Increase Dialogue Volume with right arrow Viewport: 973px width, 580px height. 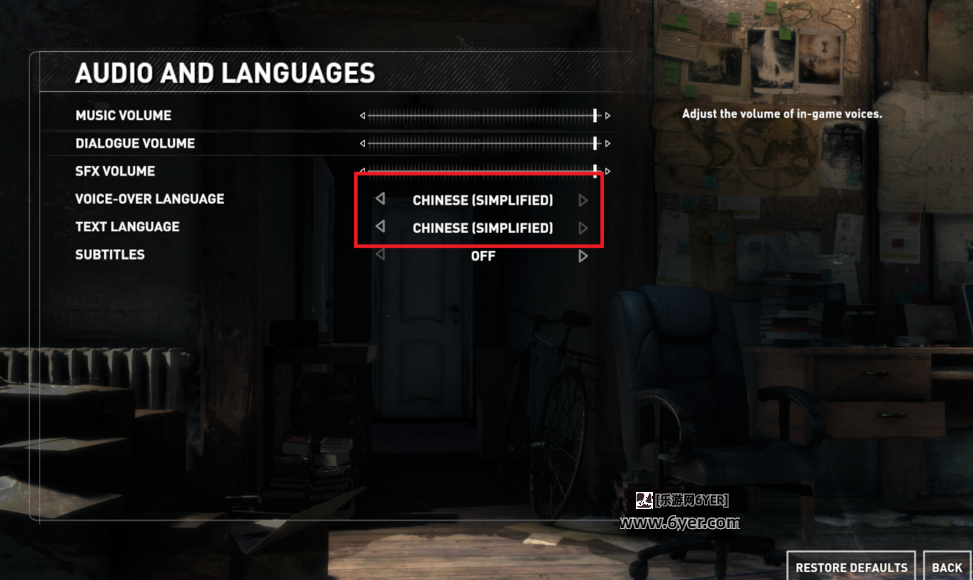[607, 144]
